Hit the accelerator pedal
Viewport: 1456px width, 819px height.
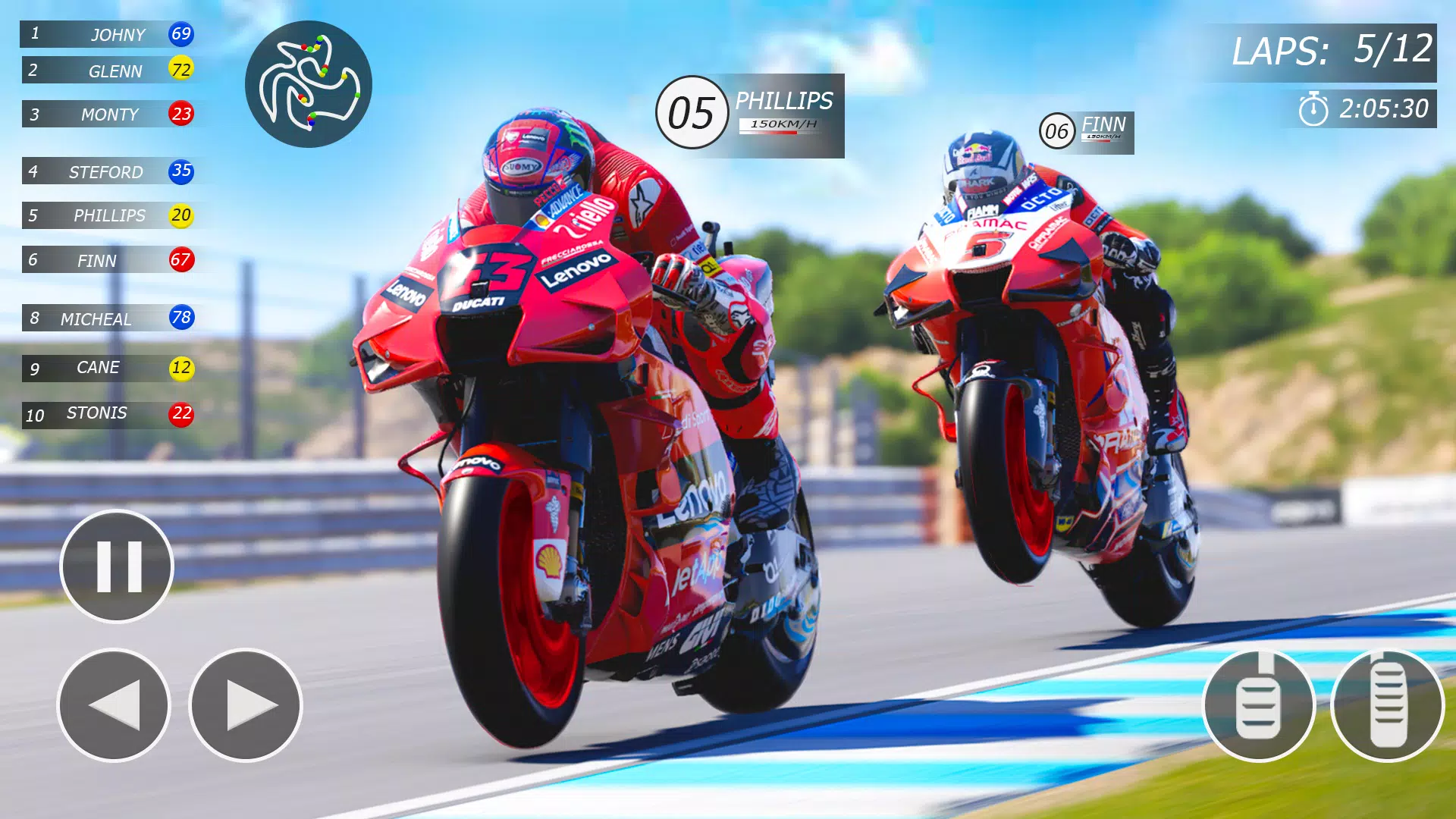1388,705
